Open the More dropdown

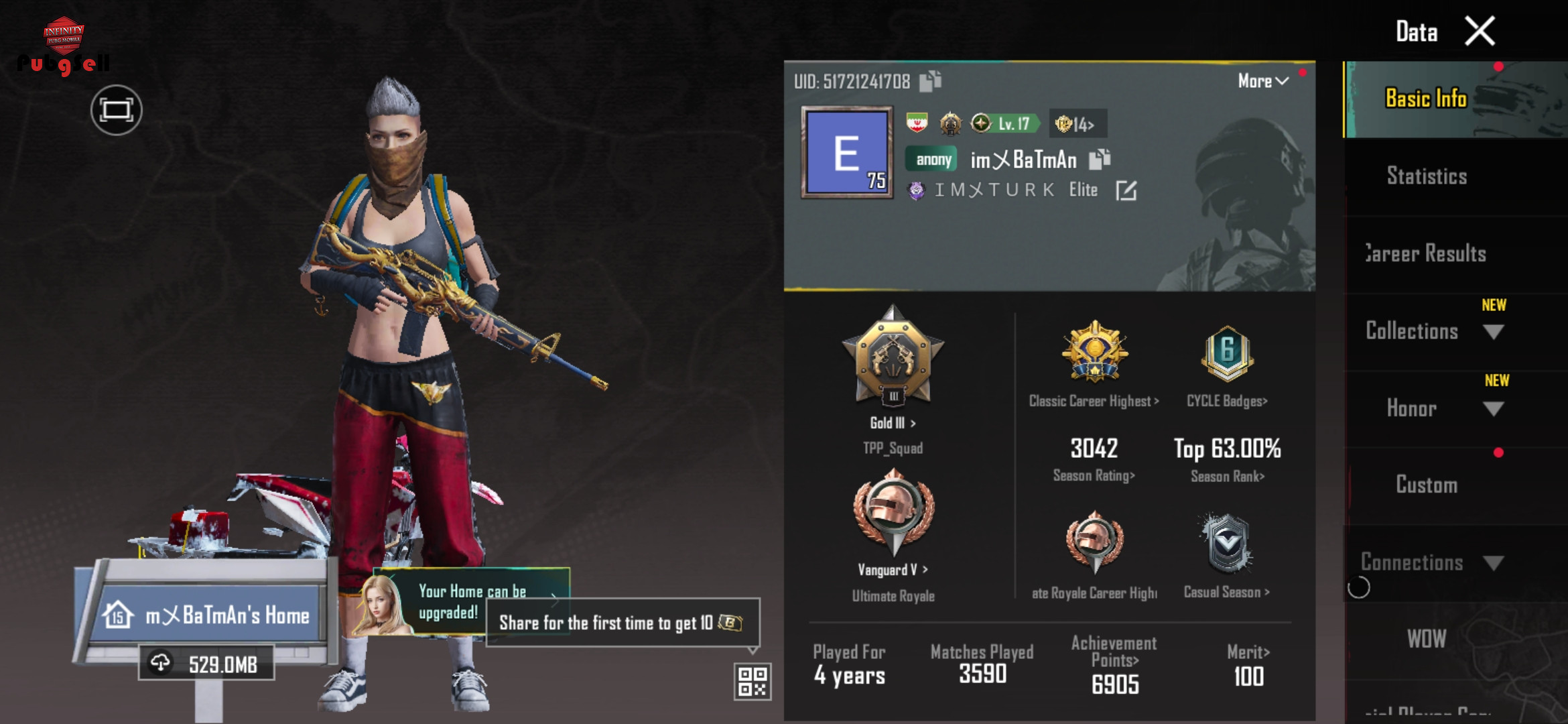tap(1262, 81)
